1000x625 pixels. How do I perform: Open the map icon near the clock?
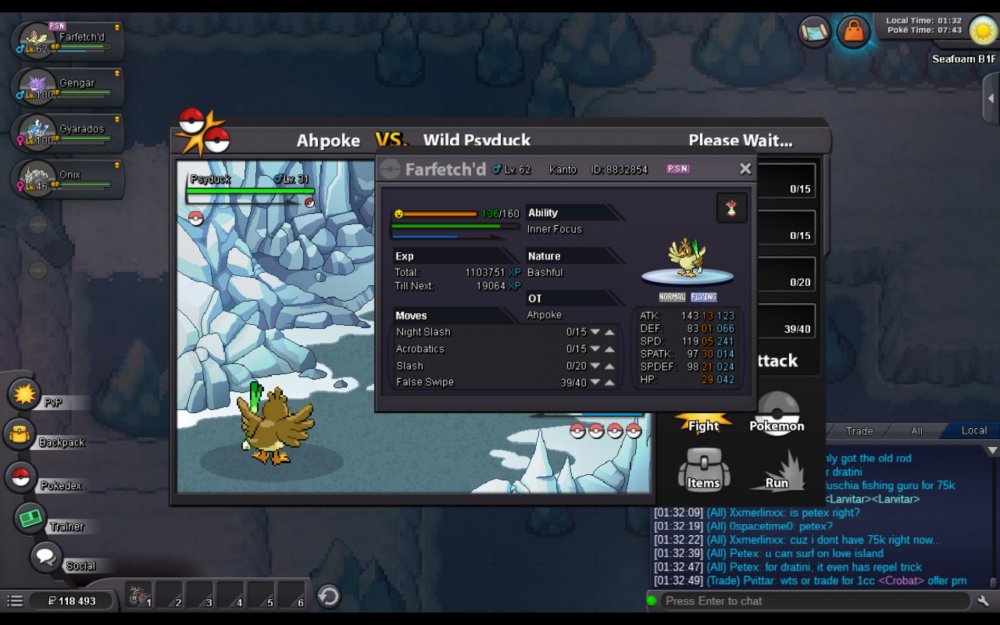click(814, 31)
